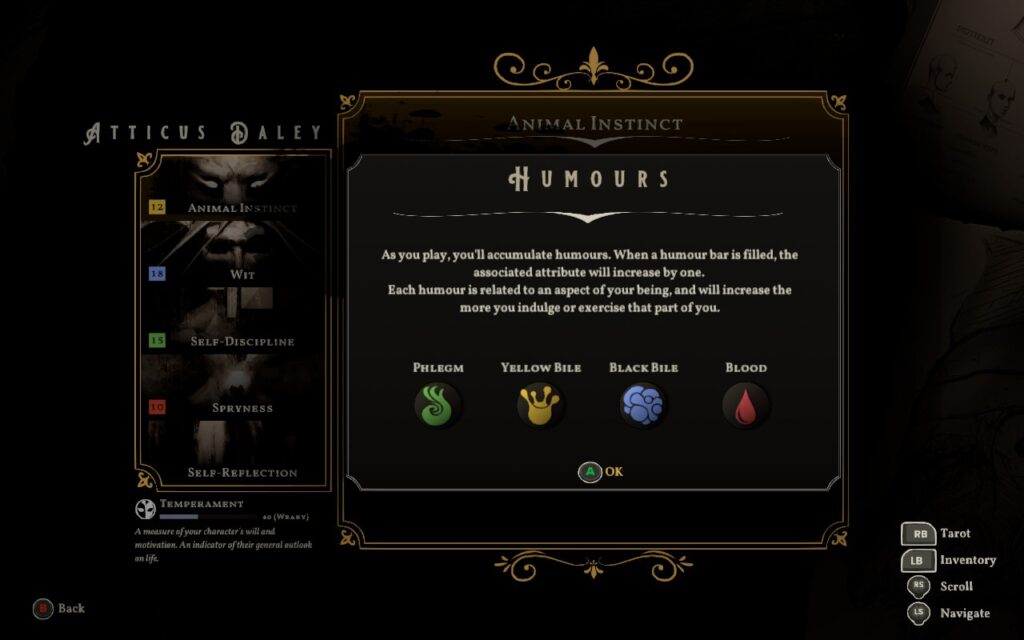
Task: Confirm the Humours dialog with OK
Action: click(x=601, y=472)
